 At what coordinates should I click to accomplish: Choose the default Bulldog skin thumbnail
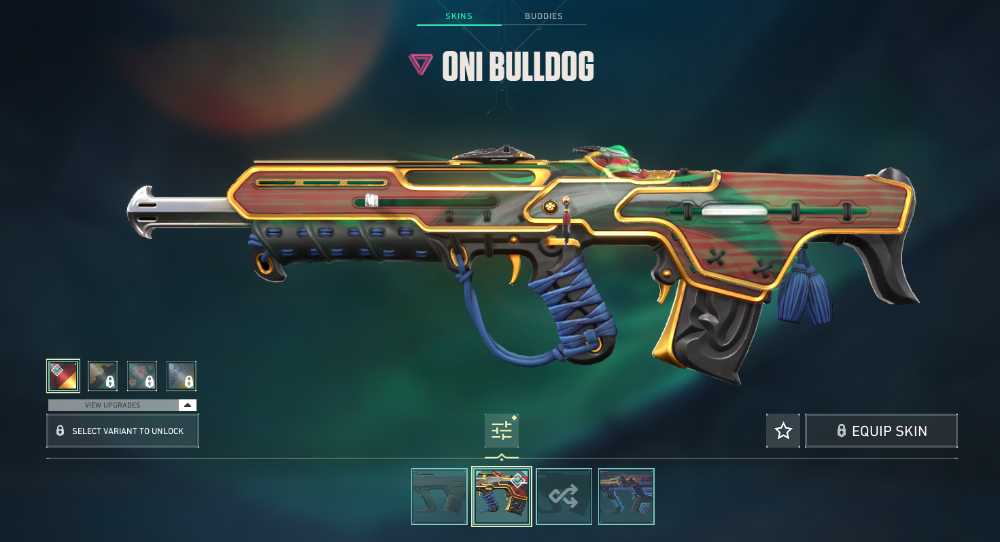tap(439, 496)
